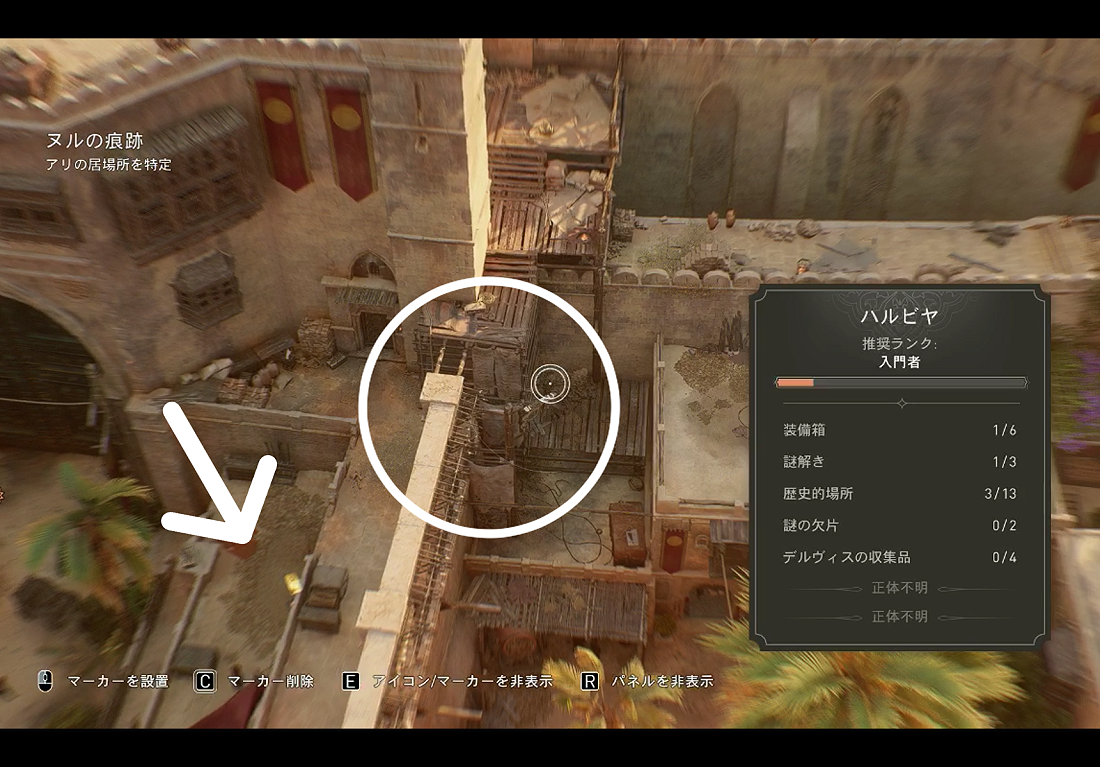Choose the 謎解き collectible row
The image size is (1100, 767).
coord(900,462)
